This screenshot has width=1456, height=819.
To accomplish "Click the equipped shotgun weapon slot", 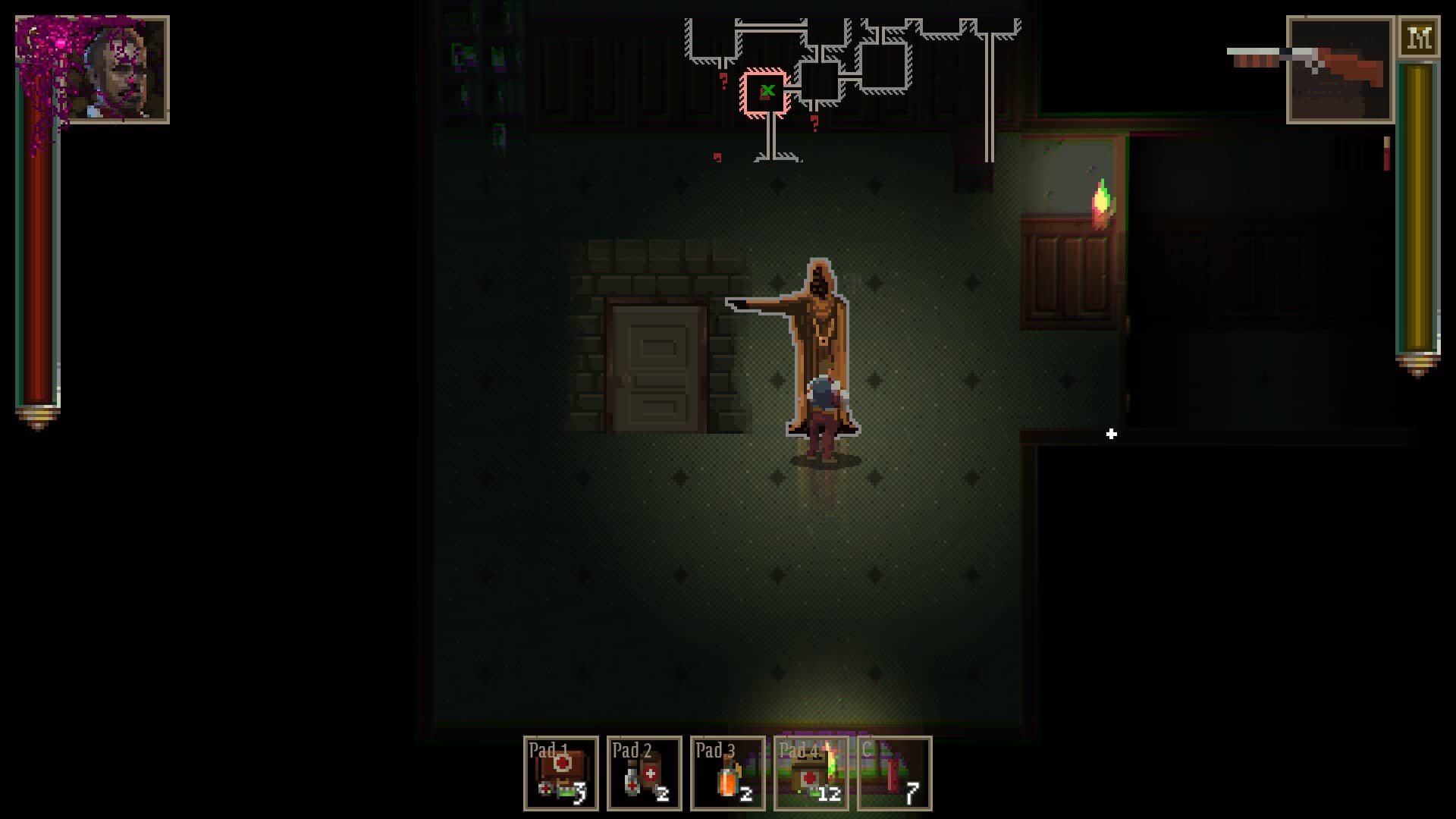I will click(x=1340, y=70).
